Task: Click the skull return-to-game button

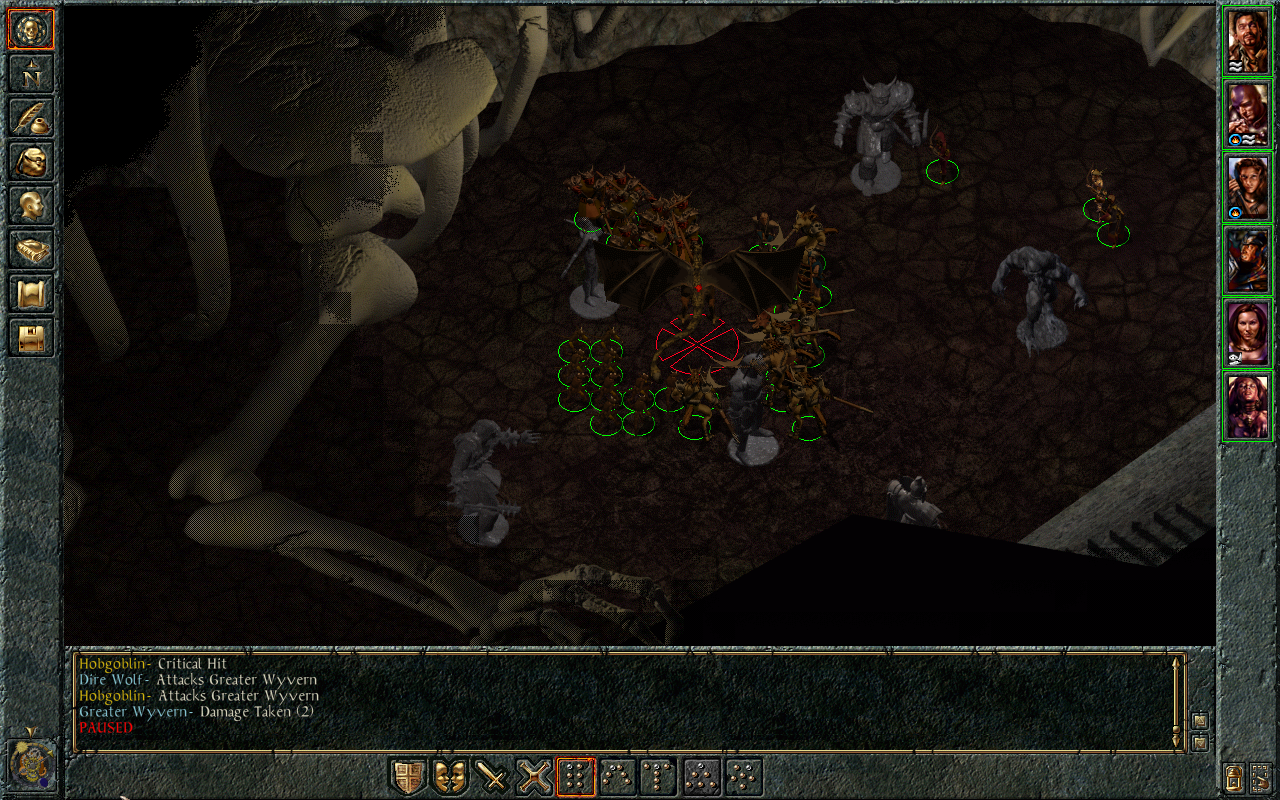Action: point(31,30)
